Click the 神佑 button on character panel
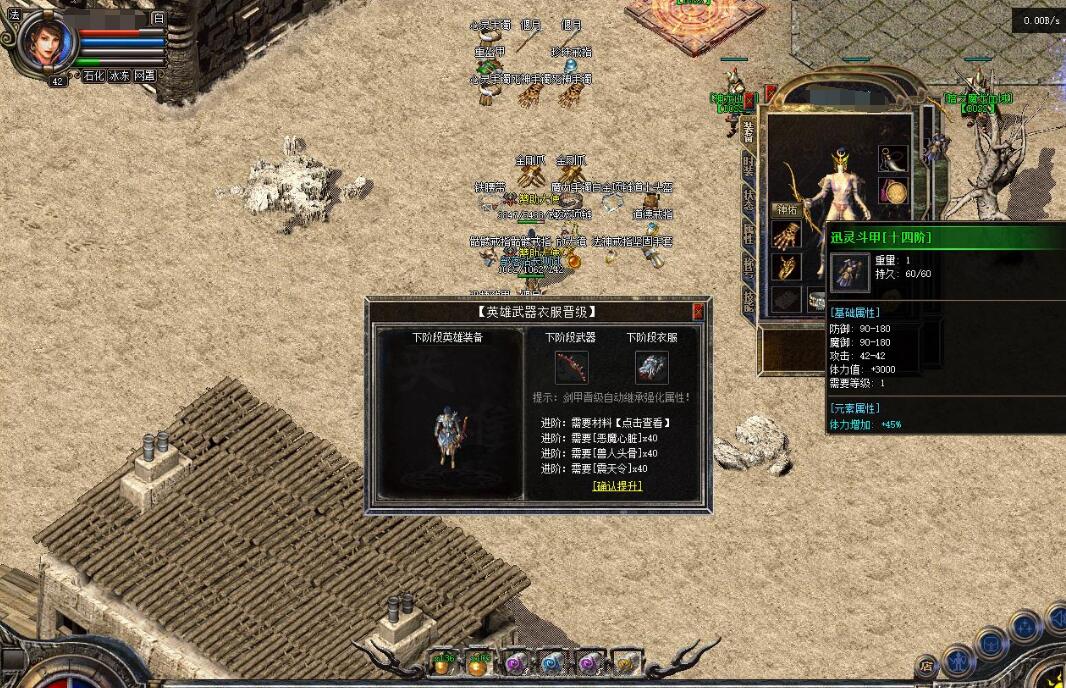This screenshot has height=688, width=1066. pyautogui.click(x=785, y=210)
